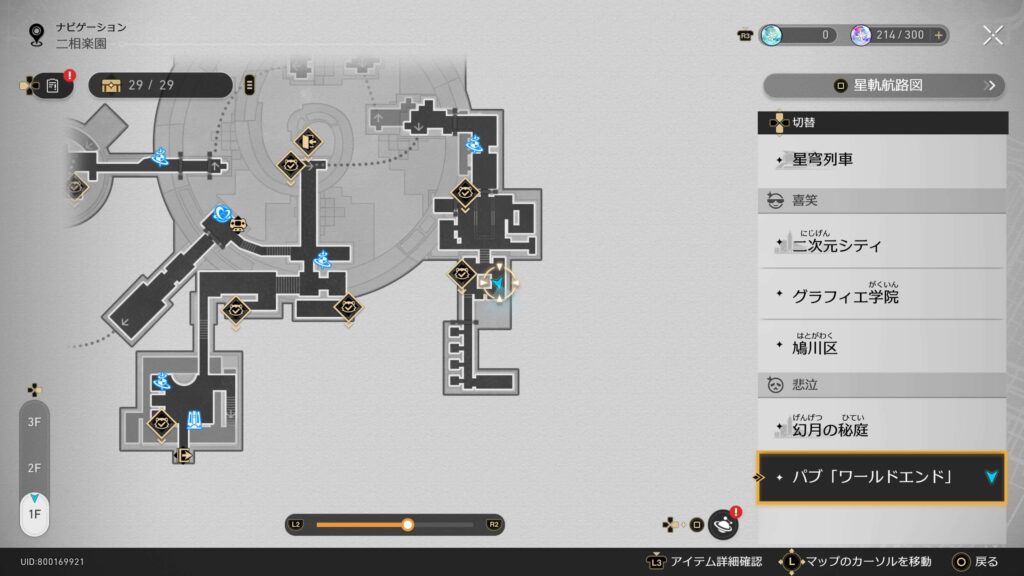This screenshot has width=1024, height=576.
Task: Switch to floor 2F
Action: pyautogui.click(x=34, y=467)
